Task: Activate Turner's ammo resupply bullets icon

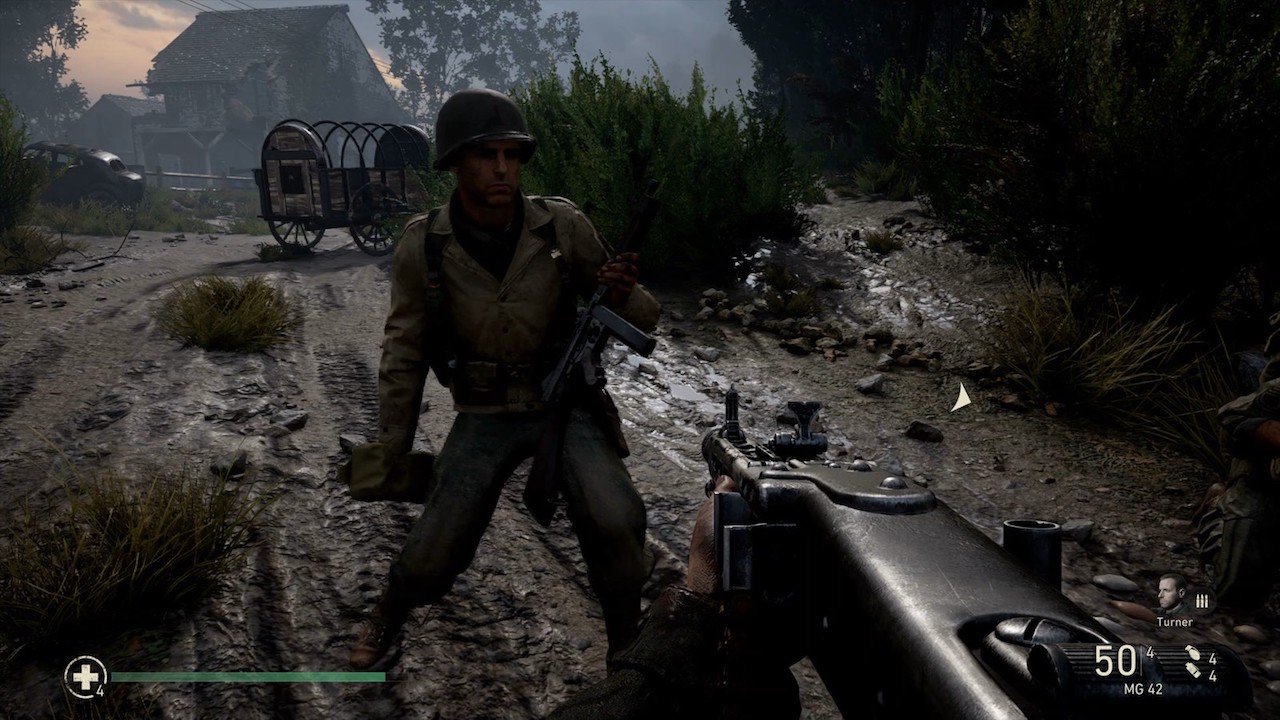Action: click(x=1202, y=600)
